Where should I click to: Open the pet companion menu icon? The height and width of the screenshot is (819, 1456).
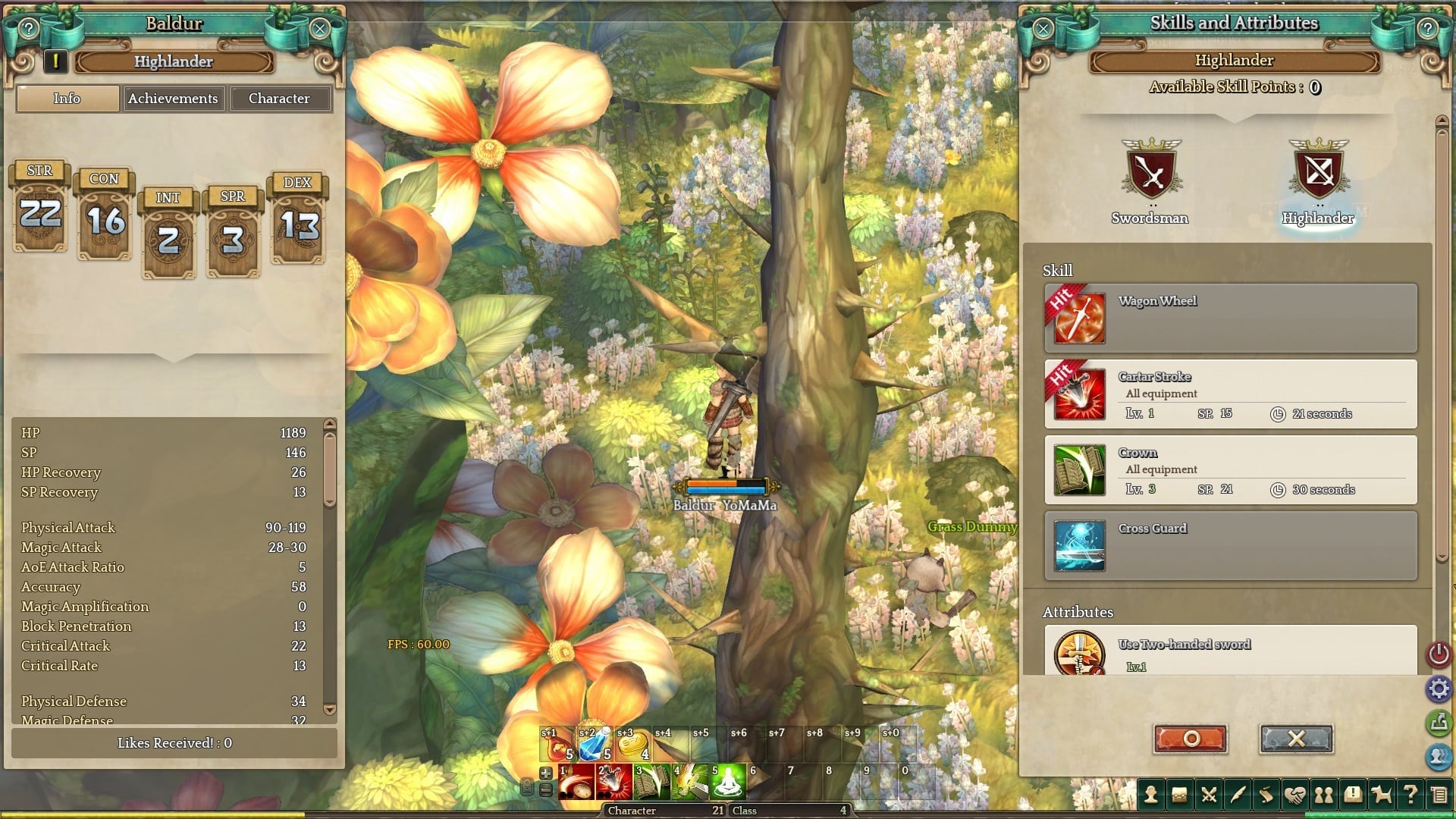click(1382, 795)
